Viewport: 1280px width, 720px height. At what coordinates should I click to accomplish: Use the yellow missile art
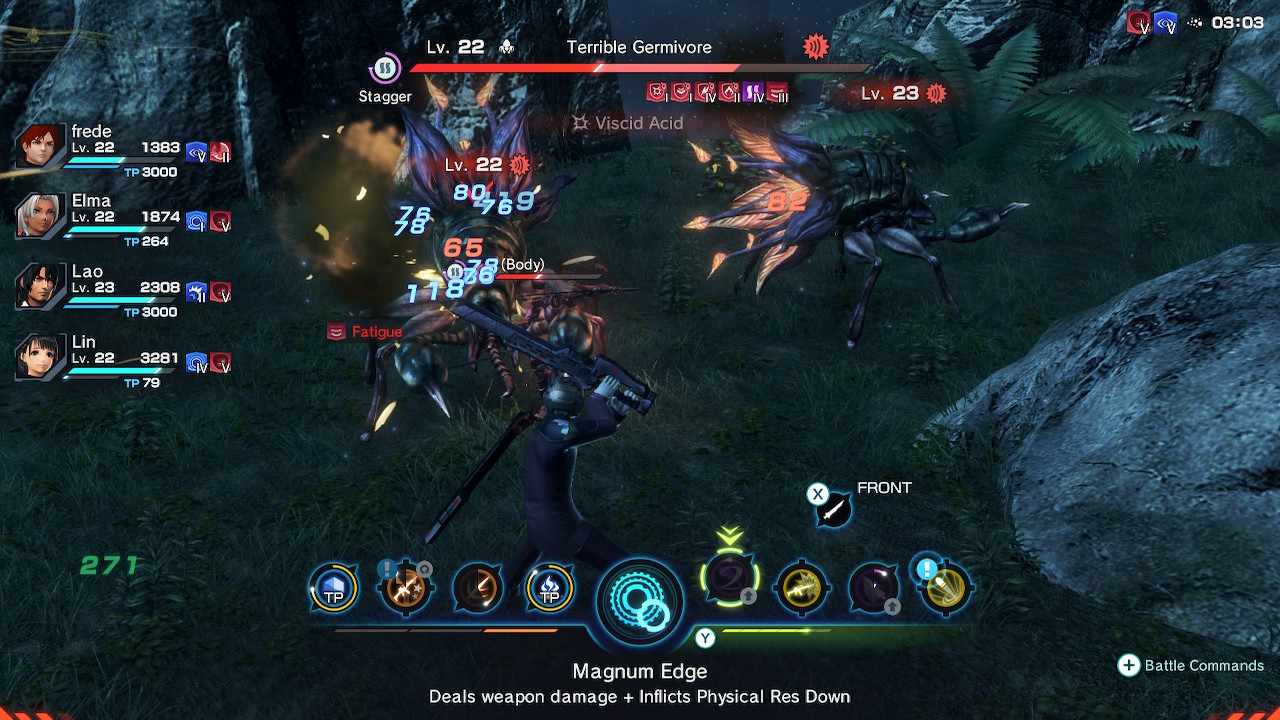pyautogui.click(x=945, y=588)
